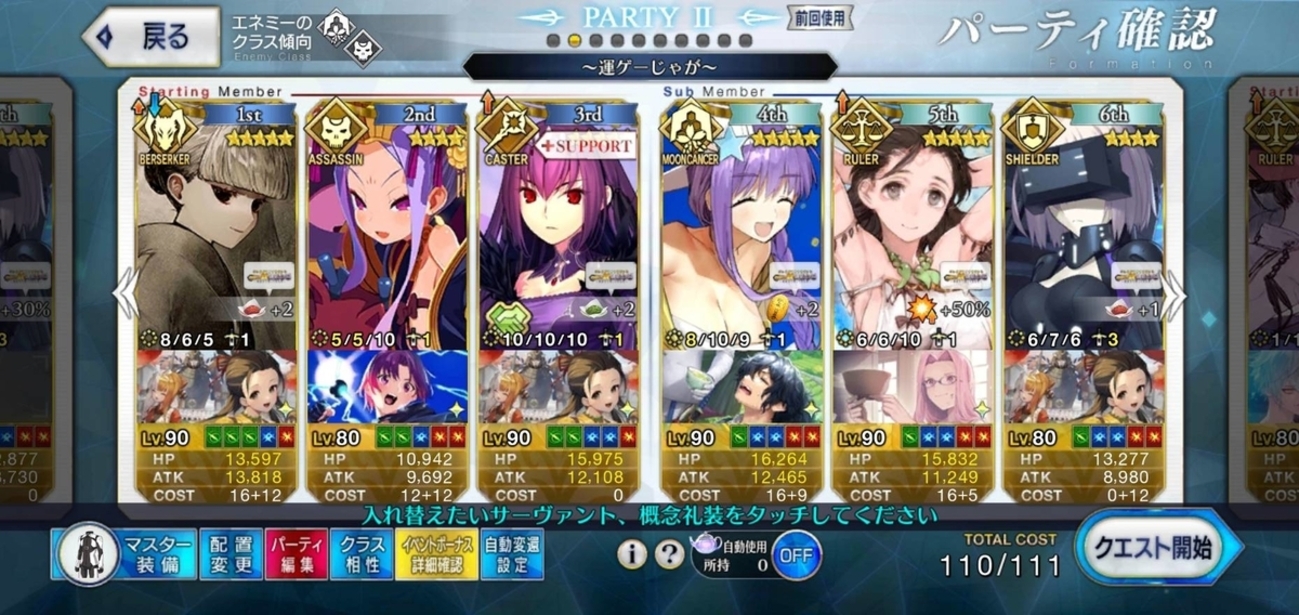This screenshot has height=615, width=1299.
Task: Select the 6th slot Shielder servant card
Action: (x=1084, y=230)
